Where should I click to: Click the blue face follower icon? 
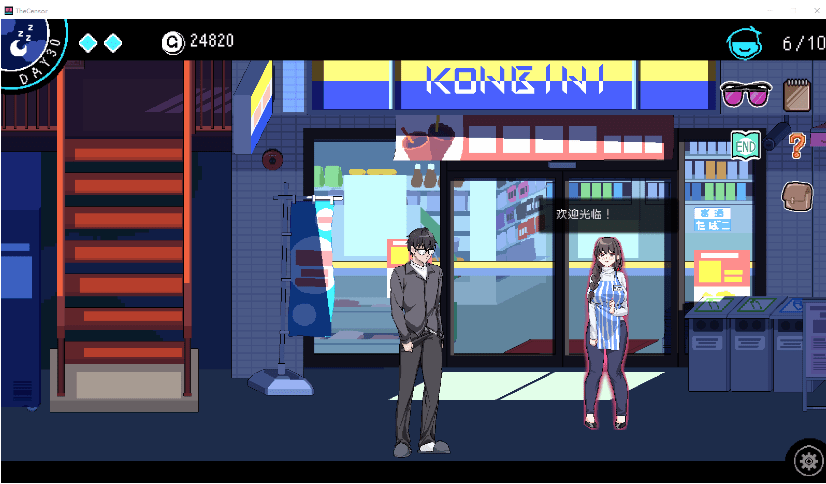tap(744, 43)
